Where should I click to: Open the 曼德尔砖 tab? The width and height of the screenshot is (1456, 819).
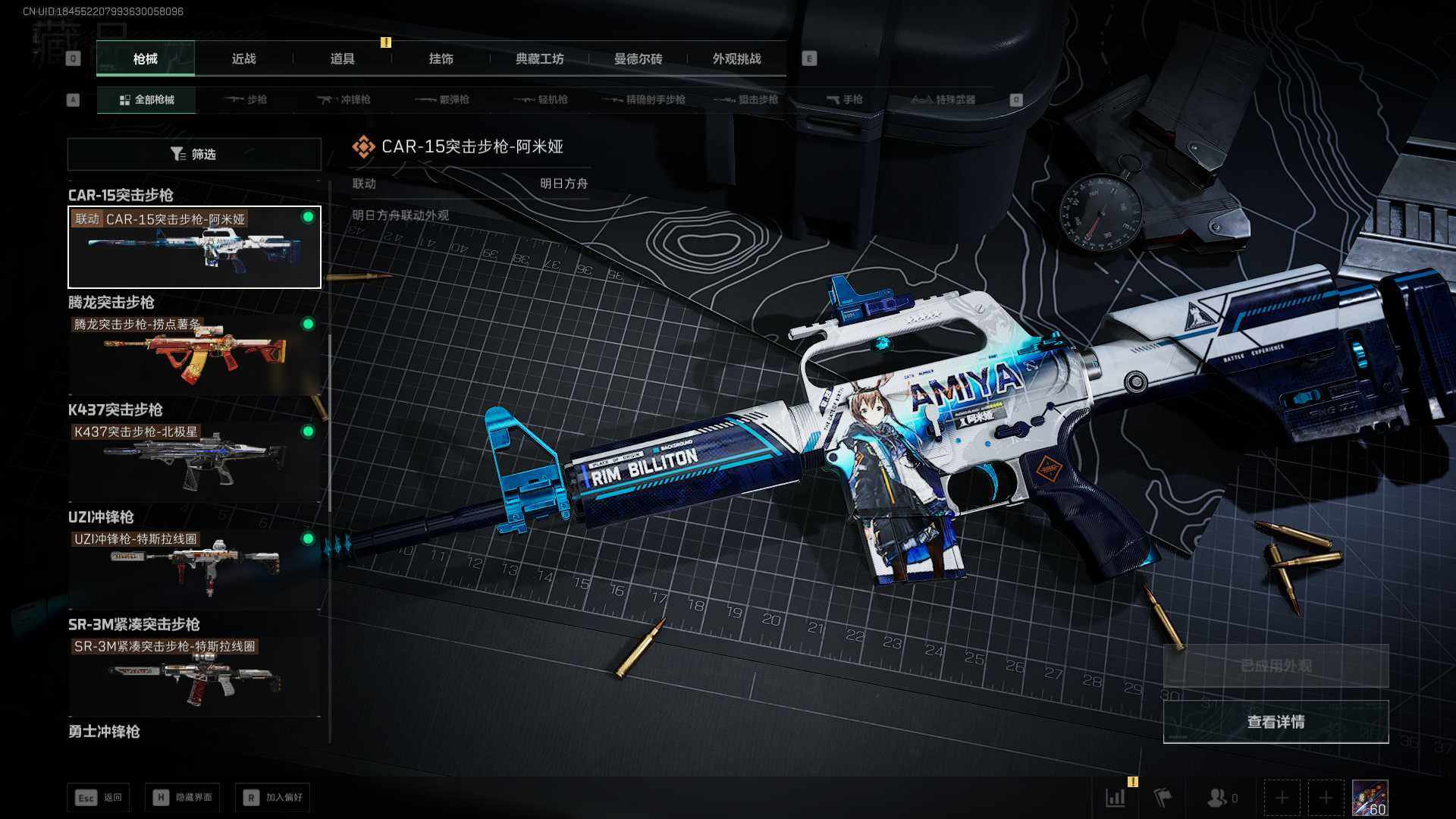[638, 59]
